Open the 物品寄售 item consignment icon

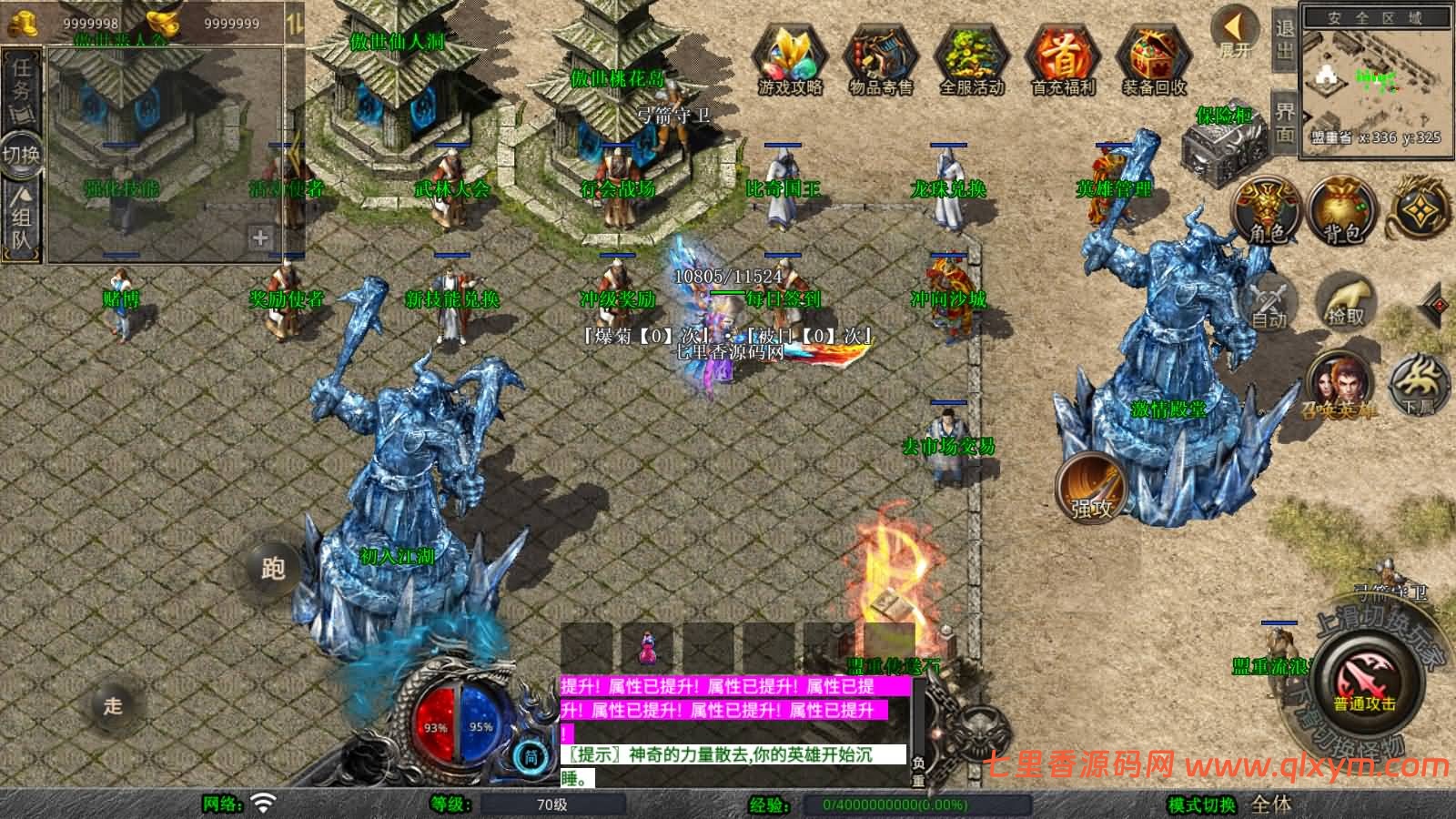pos(883,55)
